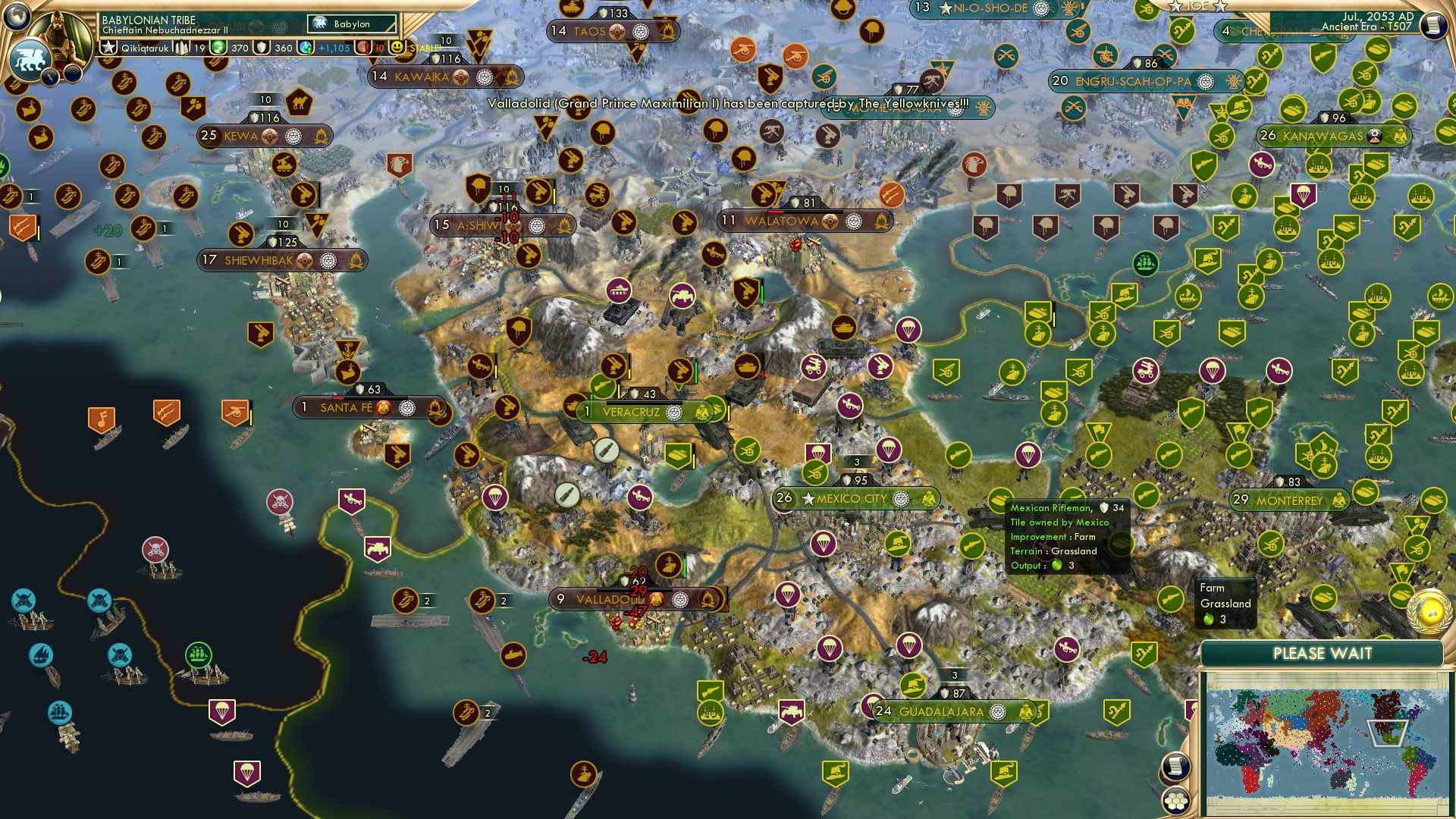Click the culture icon showing +1,105

[306, 47]
